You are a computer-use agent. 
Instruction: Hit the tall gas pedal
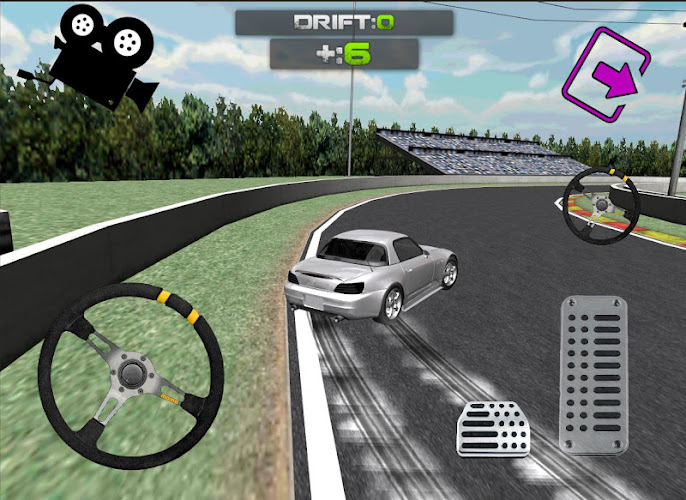pyautogui.click(x=593, y=374)
